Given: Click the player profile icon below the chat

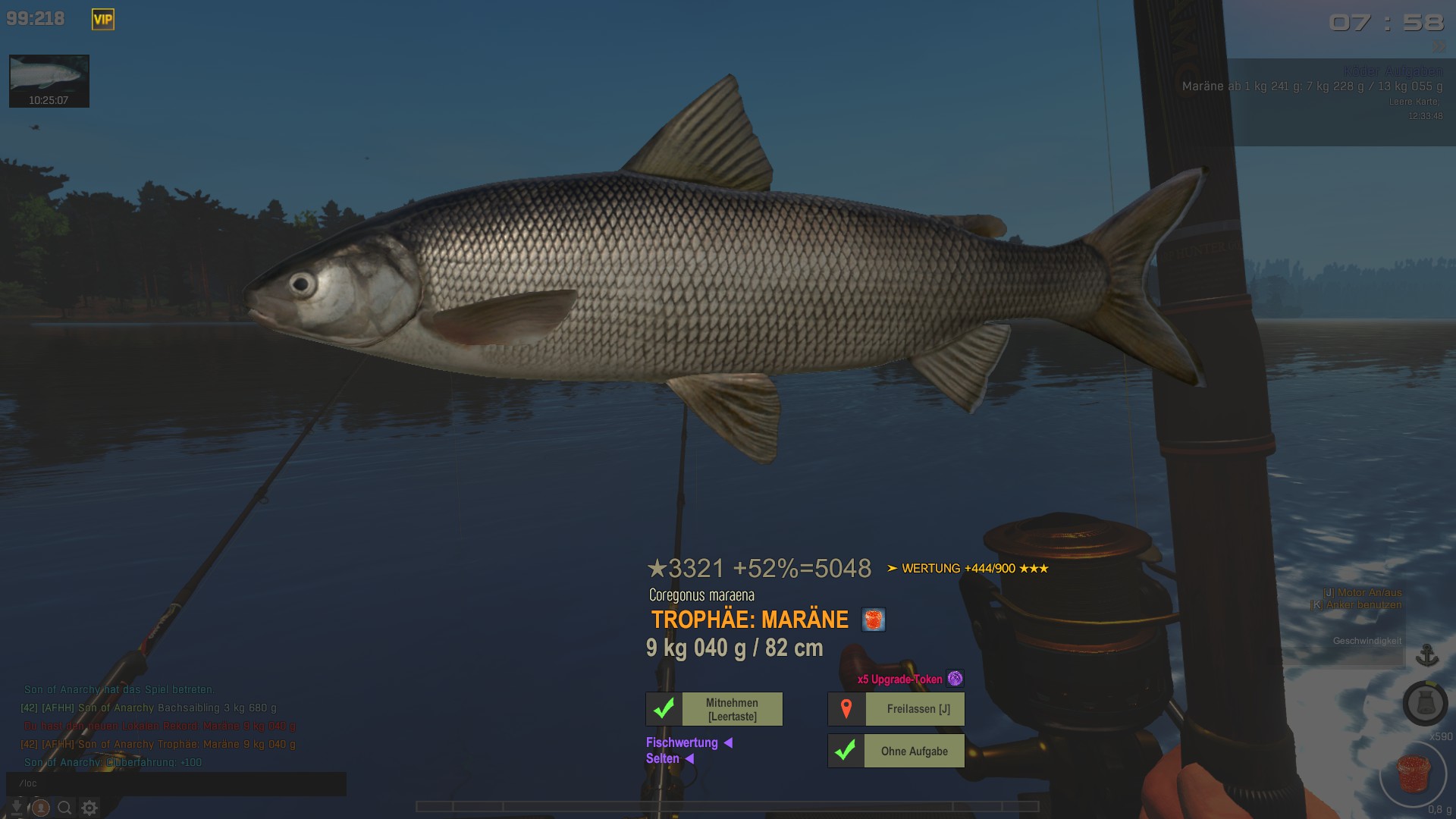Looking at the screenshot, I should click(x=41, y=808).
